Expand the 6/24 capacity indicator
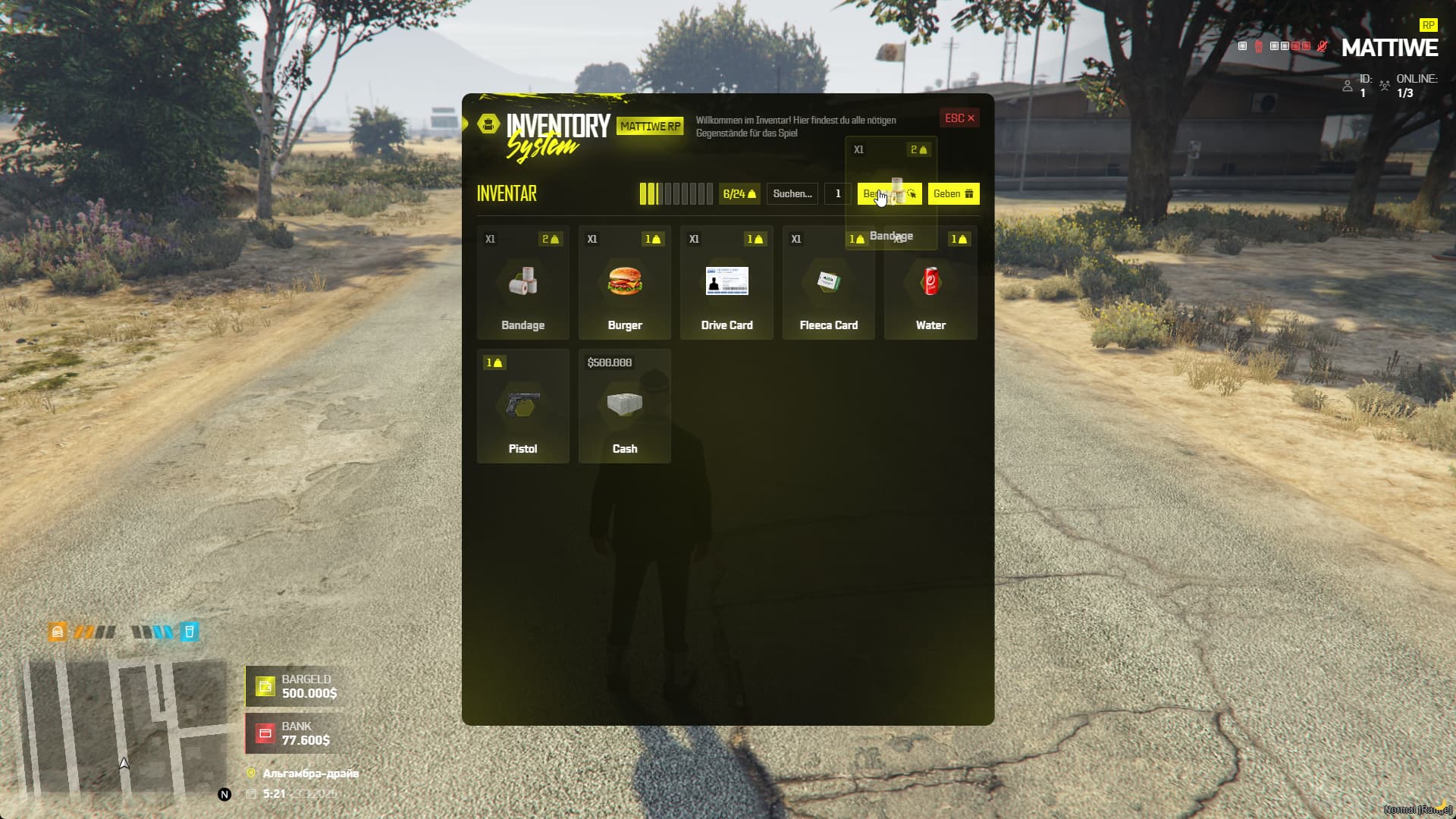The width and height of the screenshot is (1456, 819). click(x=737, y=193)
